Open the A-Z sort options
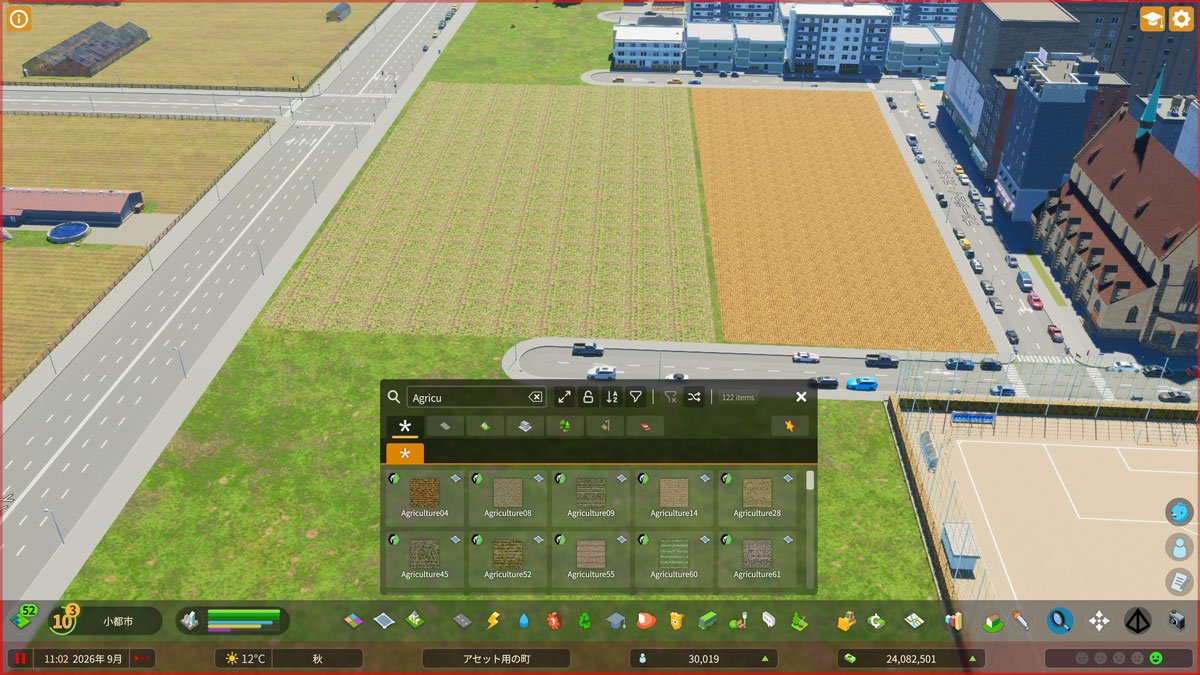This screenshot has height=675, width=1200. 612,397
